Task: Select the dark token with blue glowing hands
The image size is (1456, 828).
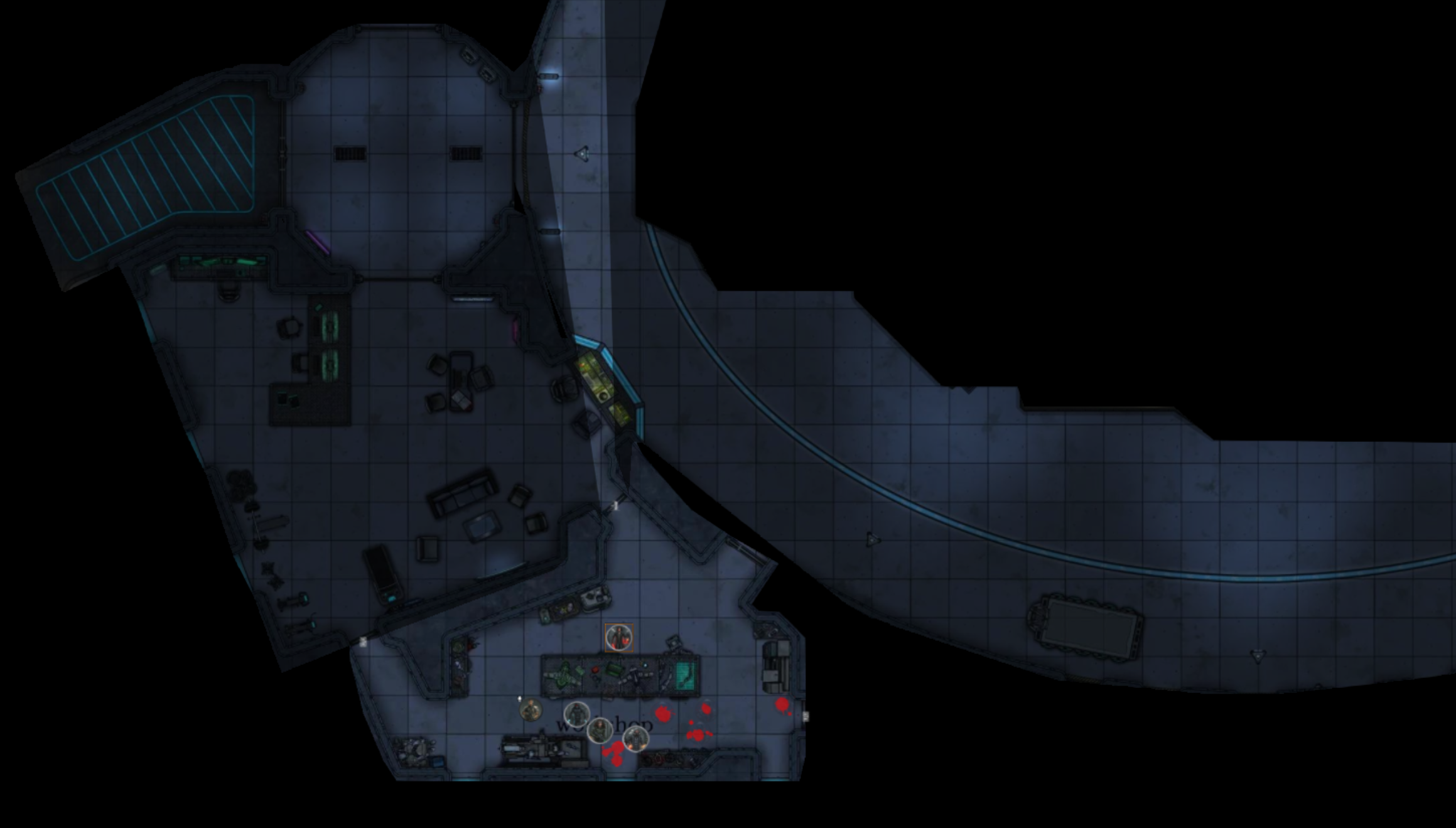Action: click(576, 714)
